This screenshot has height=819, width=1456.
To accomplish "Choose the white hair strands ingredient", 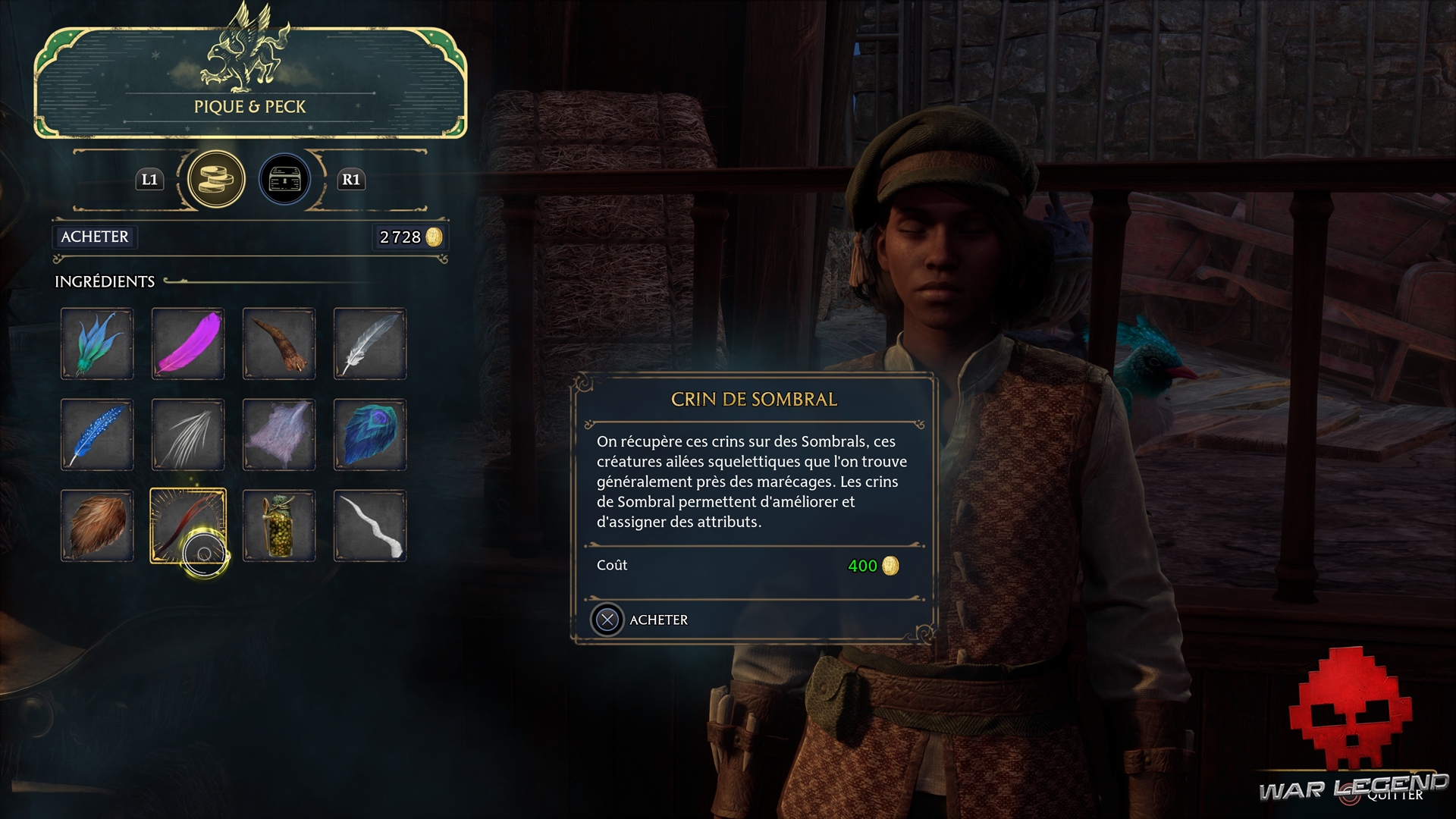I will coord(188,435).
